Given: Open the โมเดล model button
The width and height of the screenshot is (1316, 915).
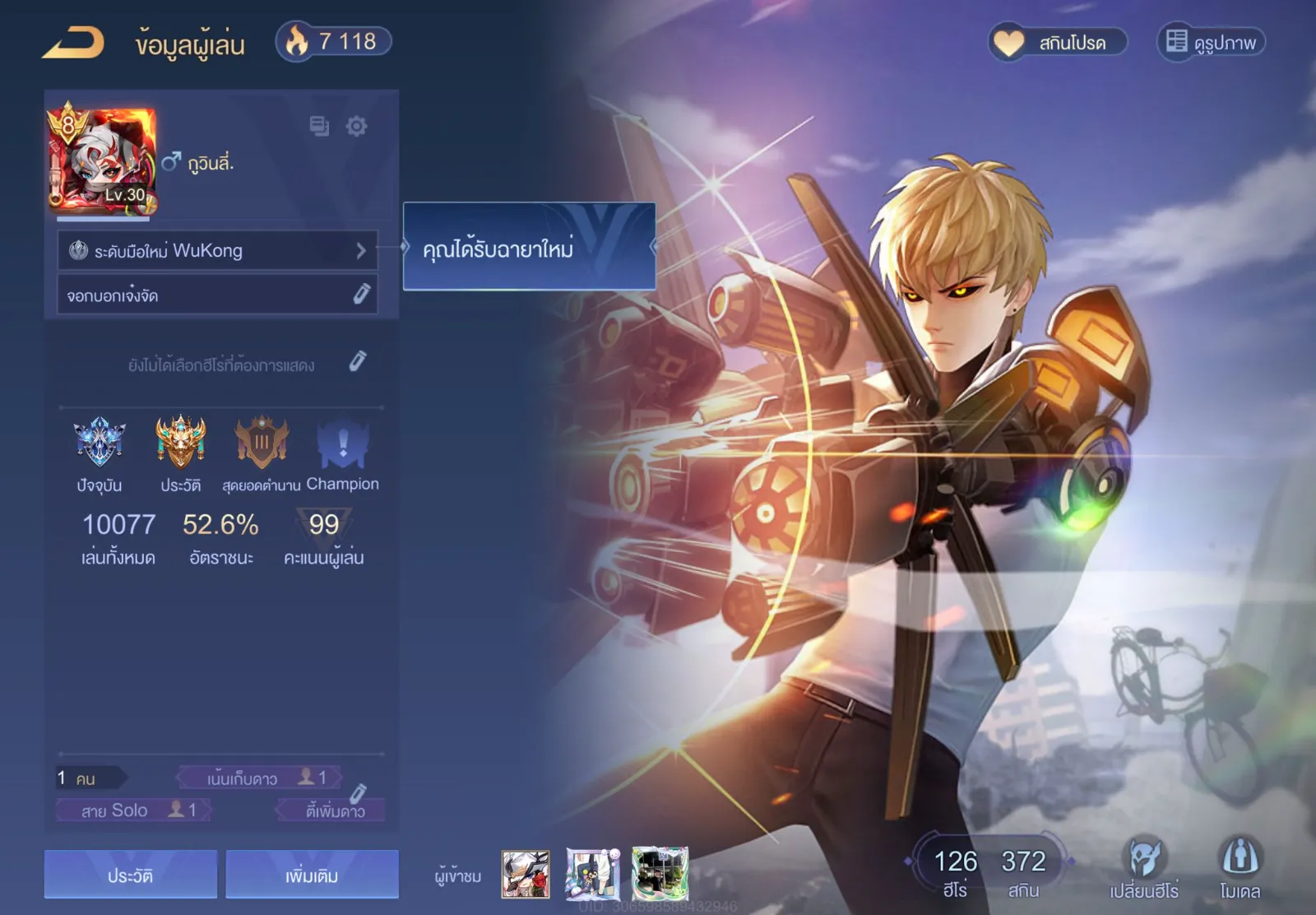Looking at the screenshot, I should point(1240,868).
